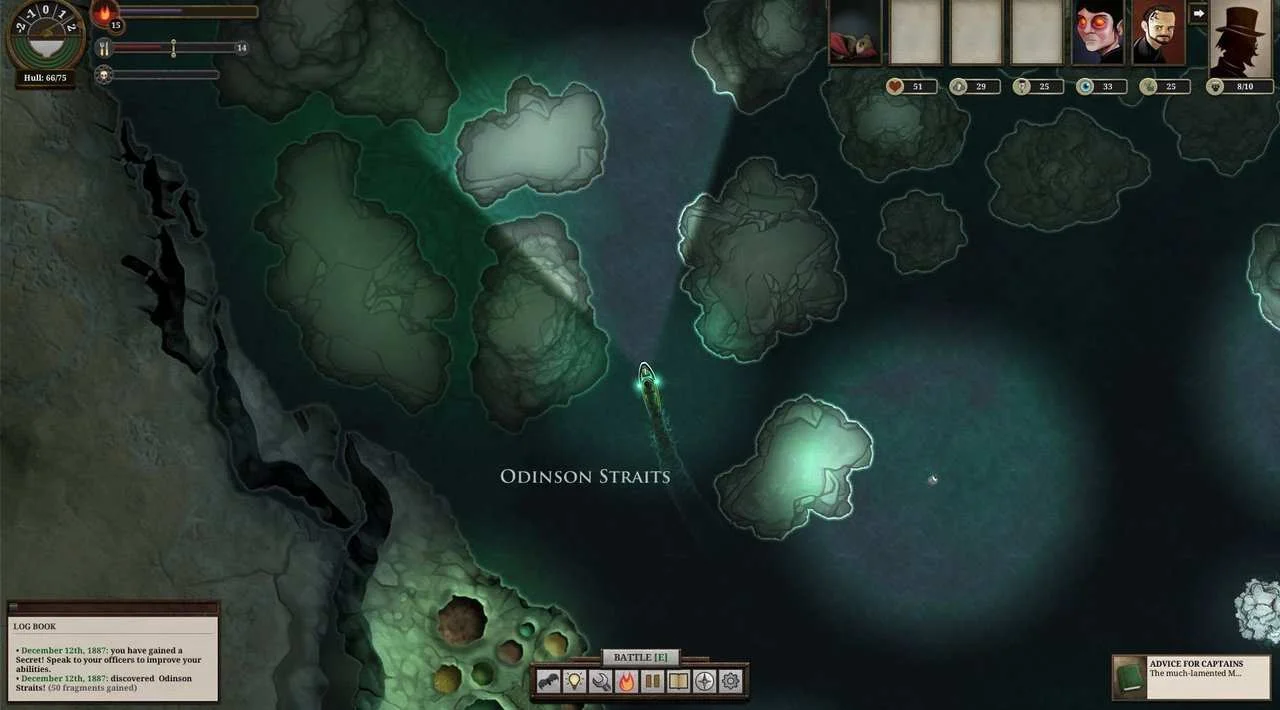This screenshot has height=710, width=1280.
Task: Click the eye stat showing 33
Action: pos(1099,87)
